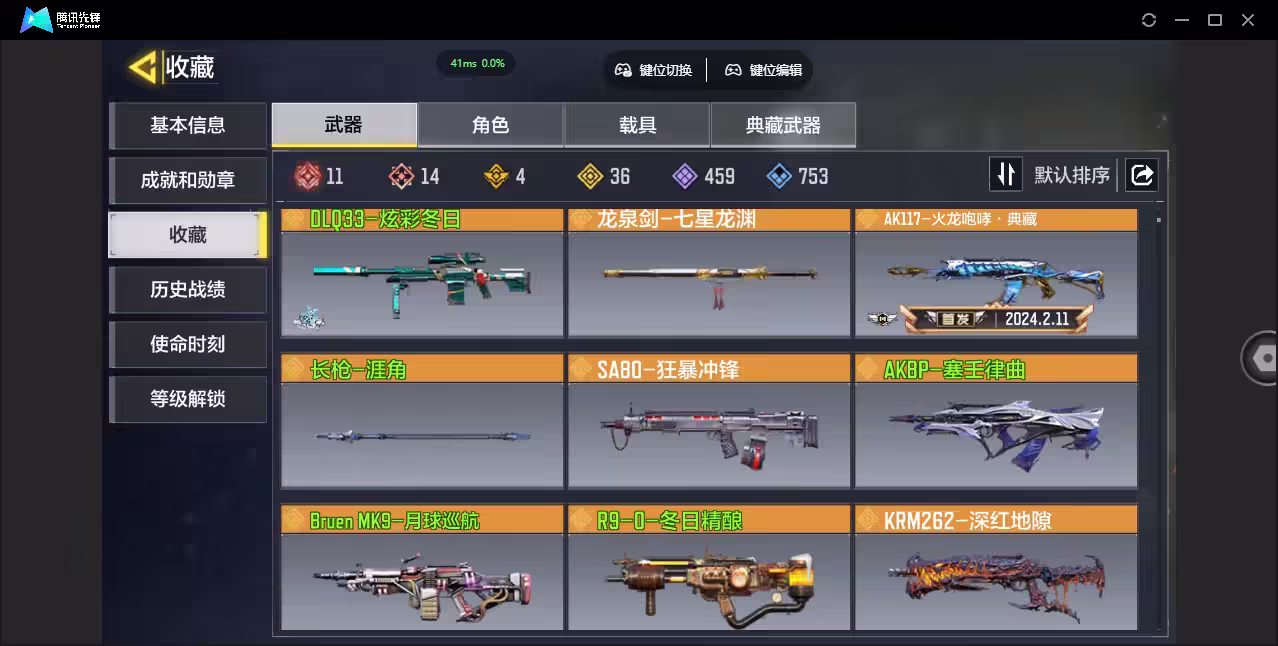
Task: Open the 历史战绩 section
Action: coord(188,290)
